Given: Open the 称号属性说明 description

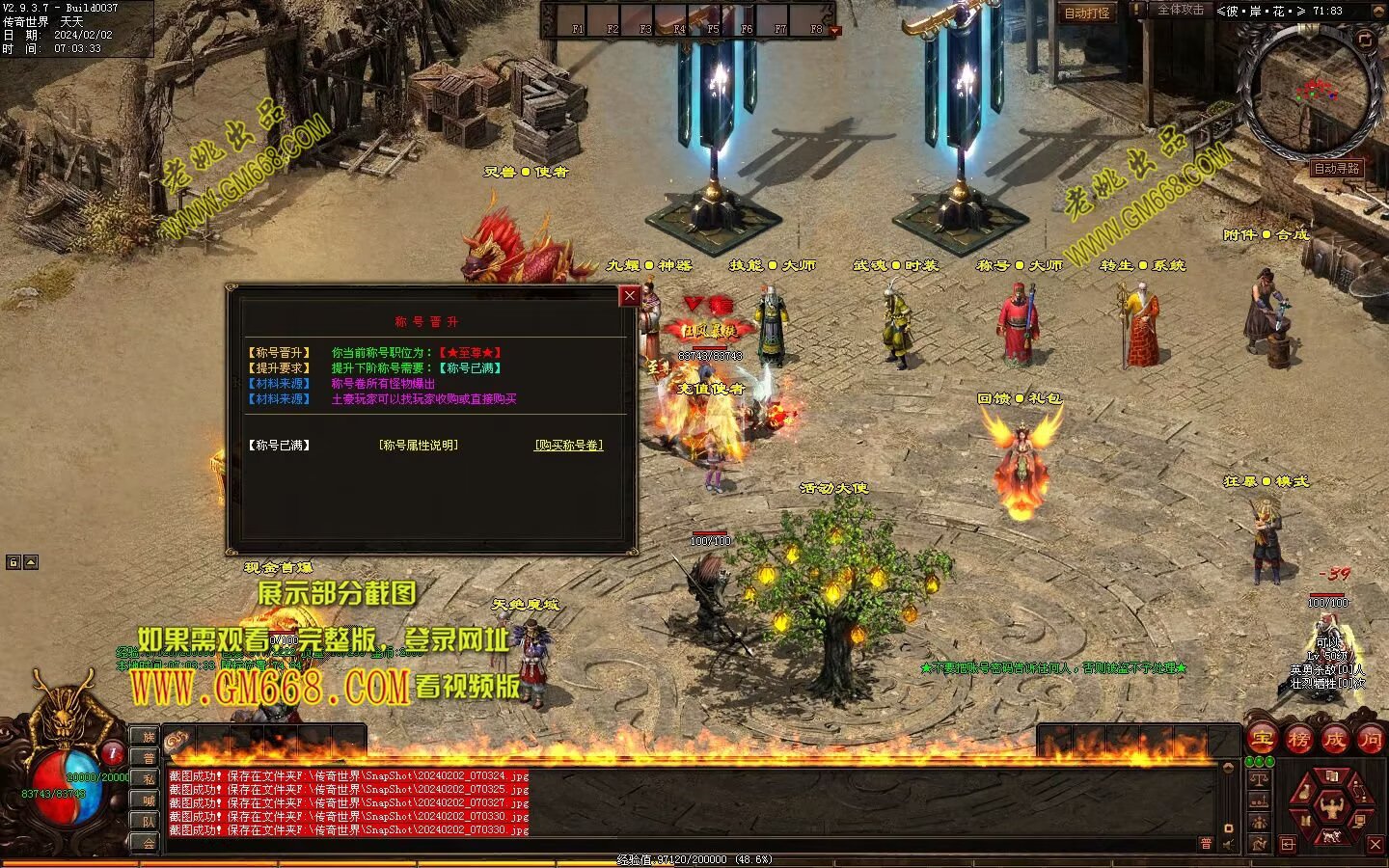Looking at the screenshot, I should (419, 446).
